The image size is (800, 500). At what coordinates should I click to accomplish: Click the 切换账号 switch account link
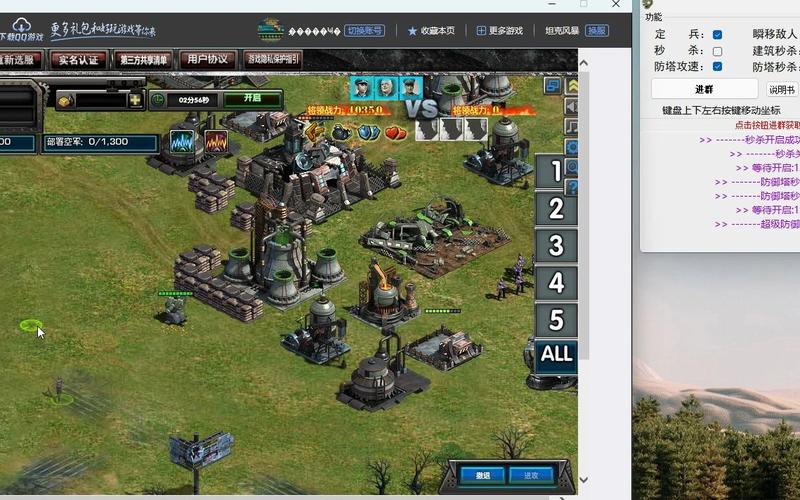[x=366, y=31]
